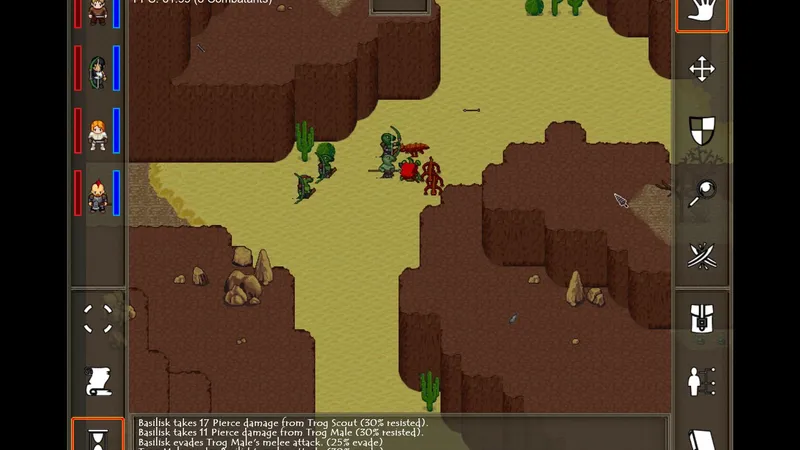Screen dimensions: 800x450
Task: Select the topmost party member portrait
Action: [98, 11]
